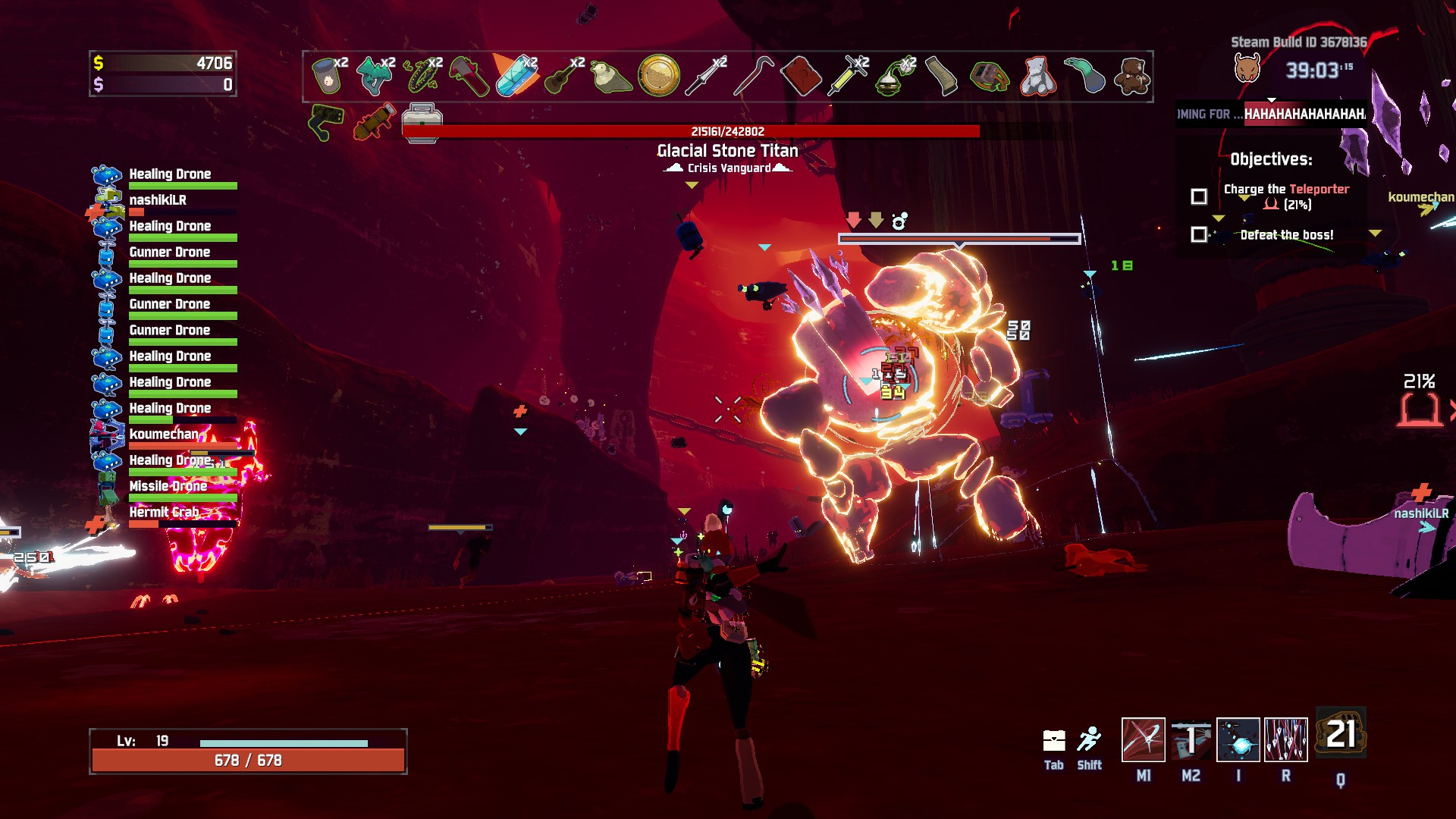Select the Ukulele item in inventory bar
This screenshot has width=1456, height=819.
tap(563, 76)
